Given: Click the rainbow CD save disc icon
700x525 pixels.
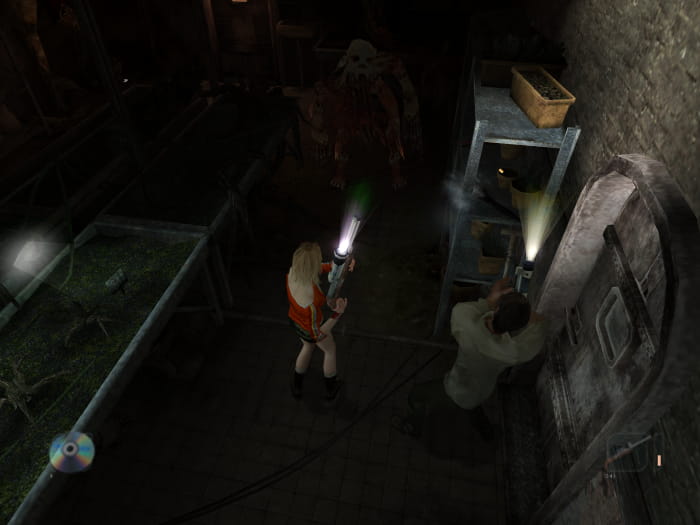Looking at the screenshot, I should (x=72, y=451).
